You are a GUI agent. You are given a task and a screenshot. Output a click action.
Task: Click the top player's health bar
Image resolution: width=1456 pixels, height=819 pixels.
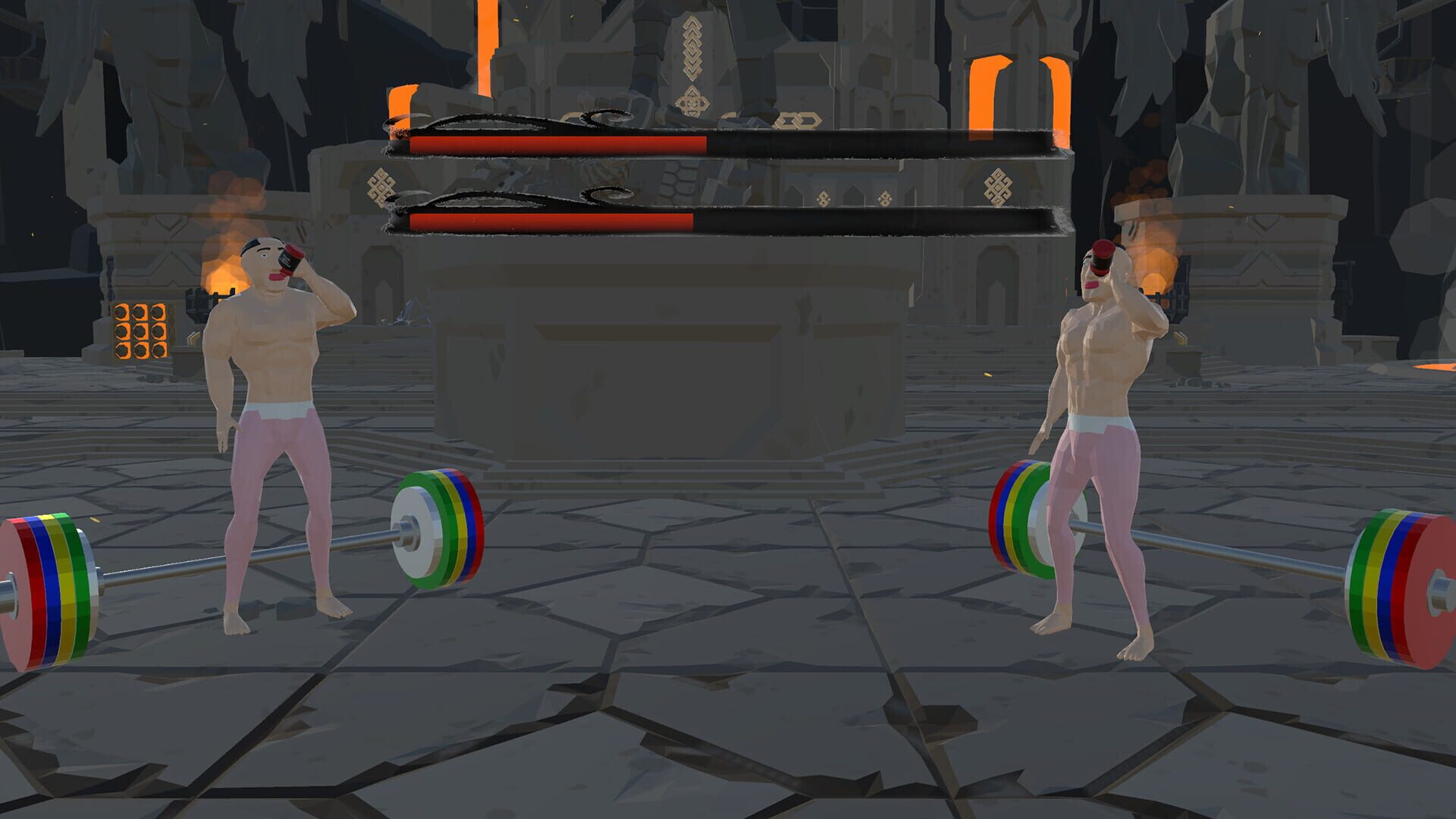(x=720, y=144)
